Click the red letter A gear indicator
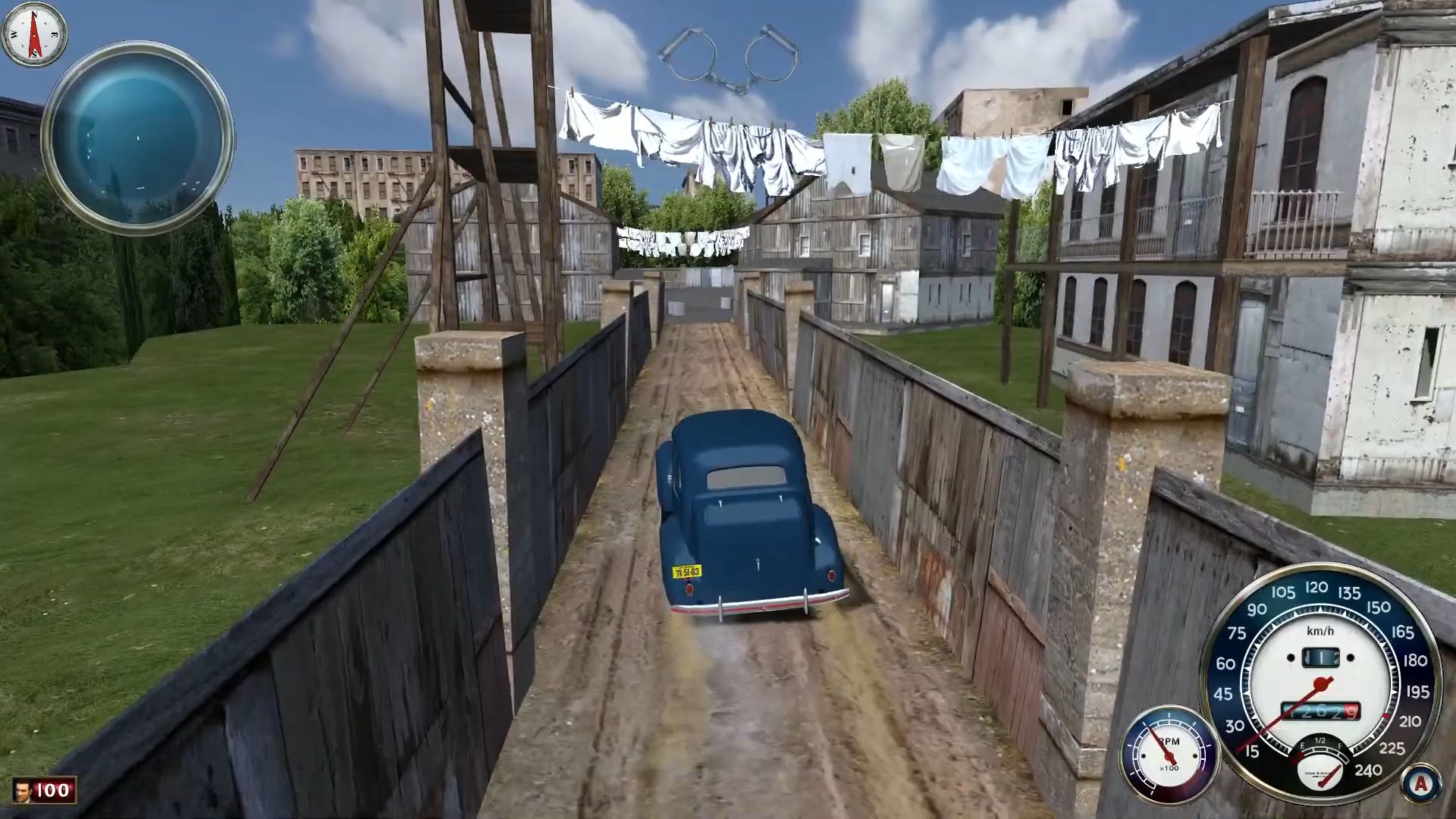This screenshot has width=1456, height=819. [1421, 783]
